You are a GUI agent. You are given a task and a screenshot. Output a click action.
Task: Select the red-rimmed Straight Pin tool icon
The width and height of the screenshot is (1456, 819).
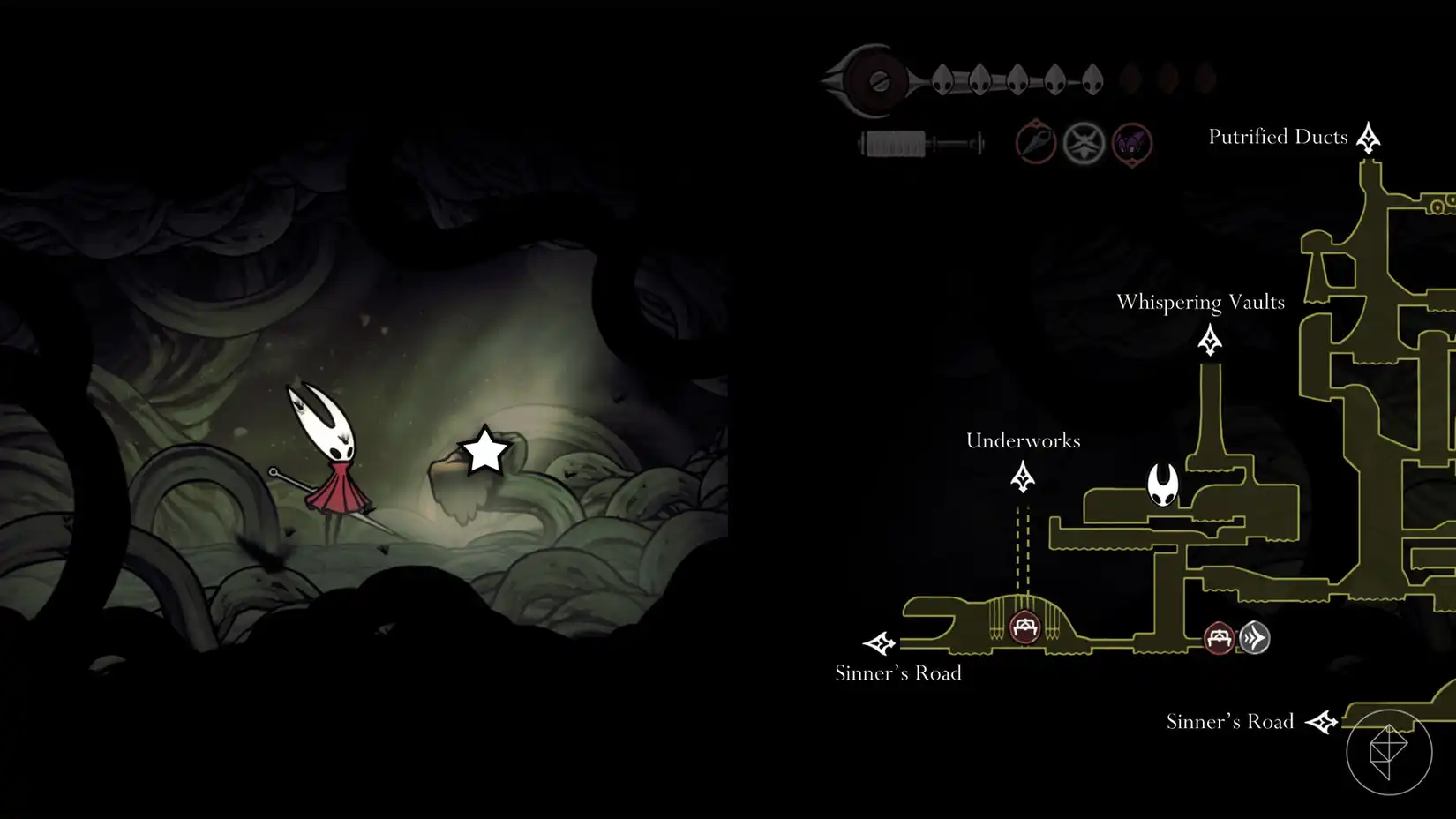(1033, 143)
